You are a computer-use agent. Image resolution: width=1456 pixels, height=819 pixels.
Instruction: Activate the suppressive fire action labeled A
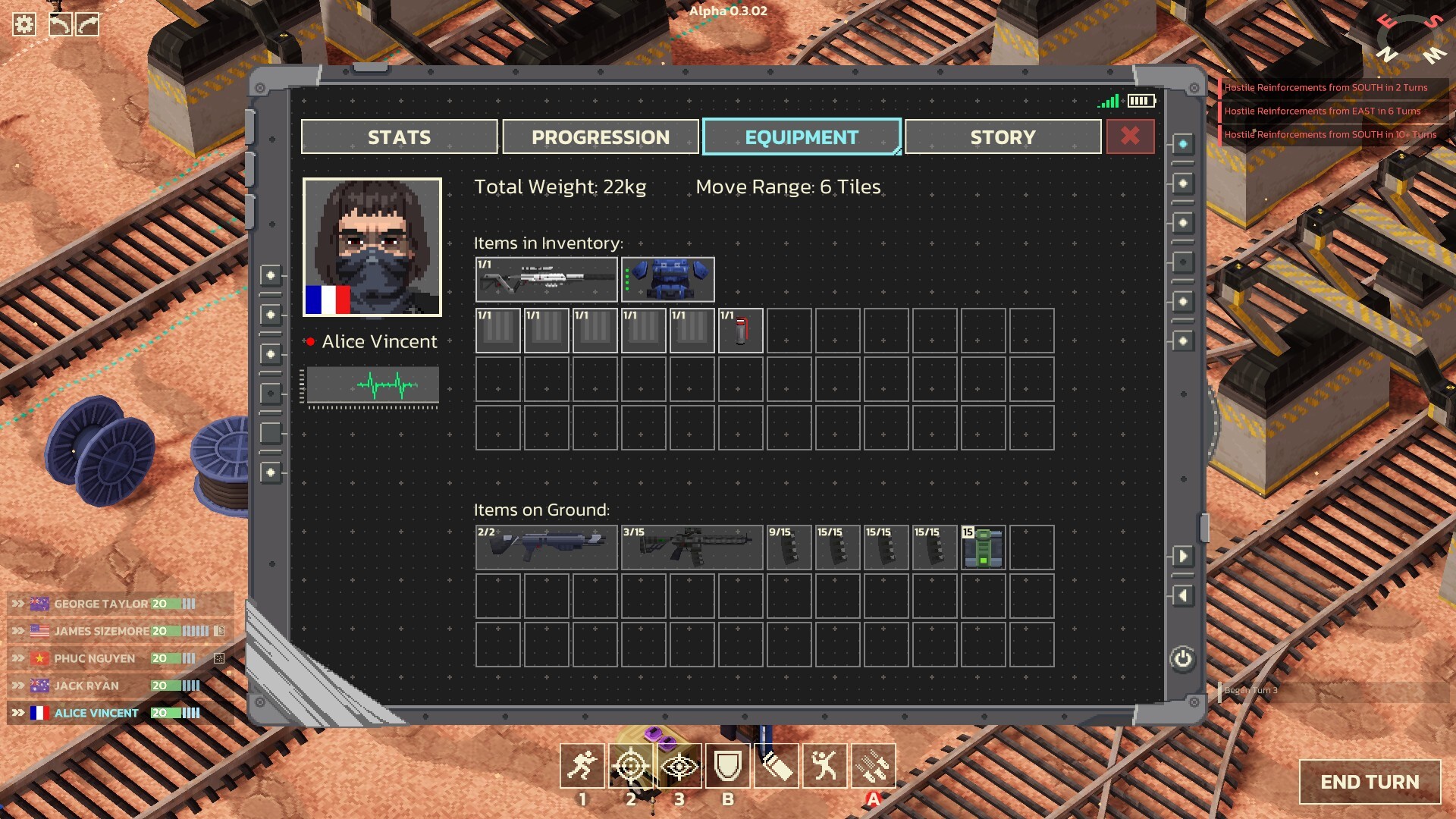pos(874,766)
